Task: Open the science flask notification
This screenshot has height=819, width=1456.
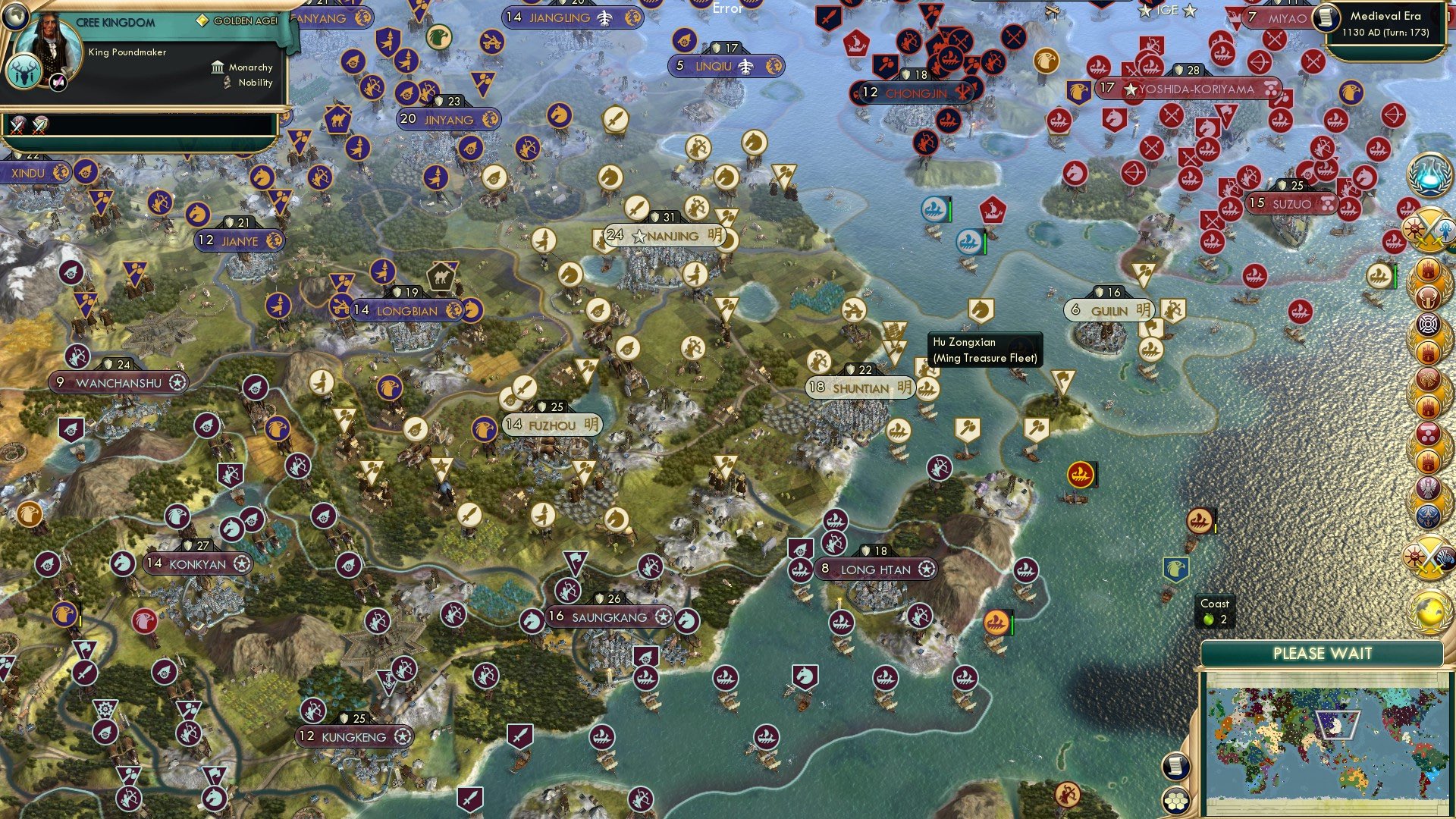Action: tap(1429, 174)
